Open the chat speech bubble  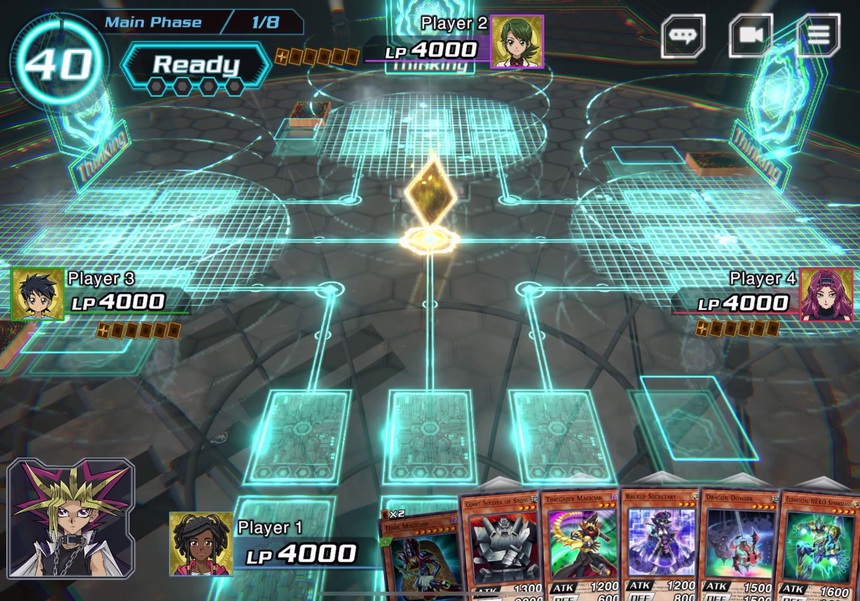[683, 36]
